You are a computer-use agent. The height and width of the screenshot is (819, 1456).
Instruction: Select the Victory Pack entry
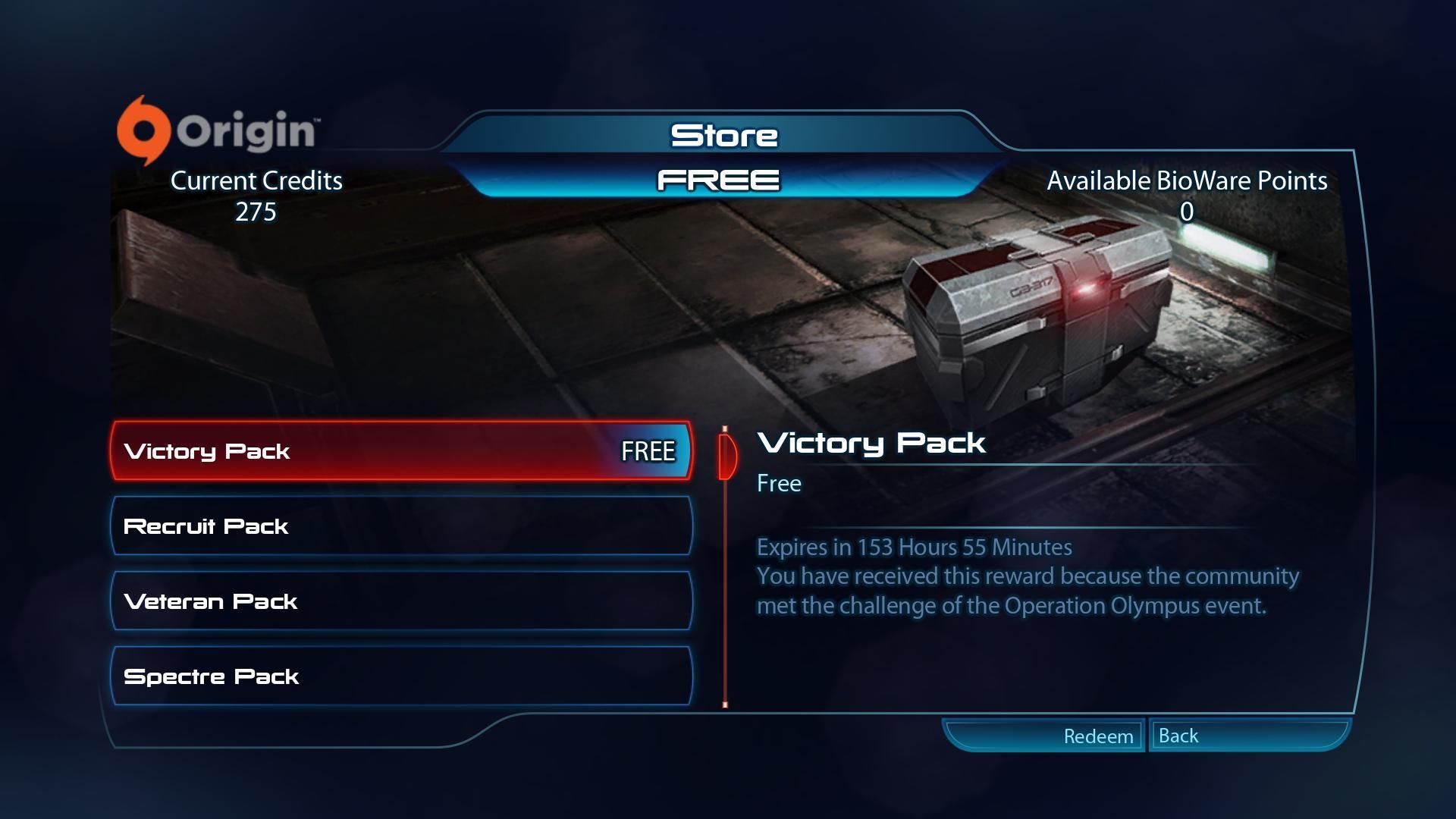click(x=400, y=451)
